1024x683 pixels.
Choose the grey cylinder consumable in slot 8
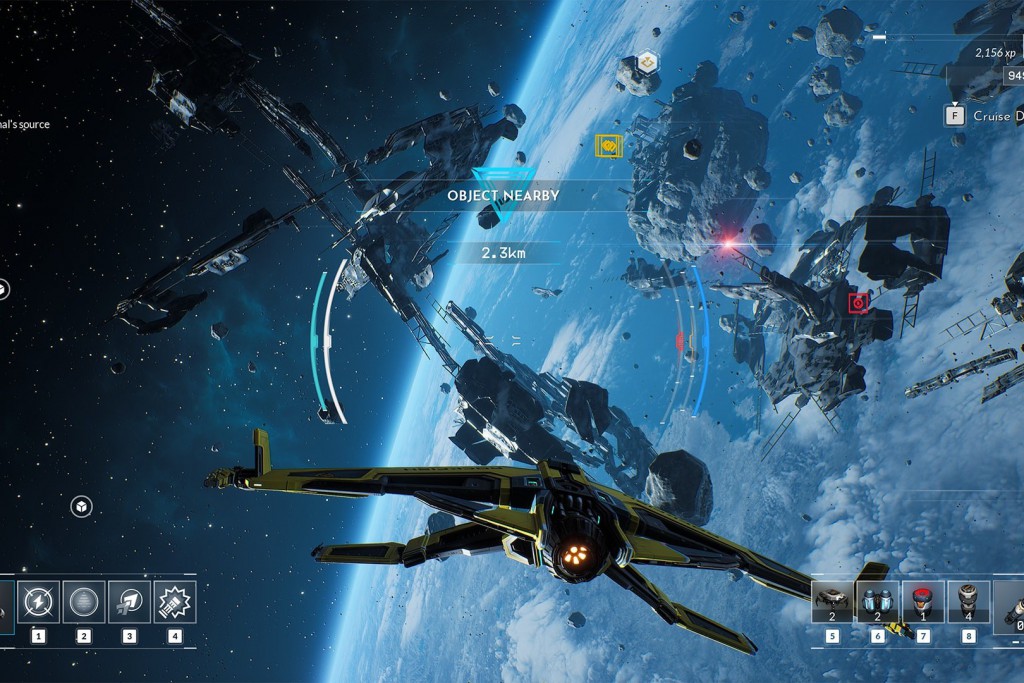[x=968, y=602]
